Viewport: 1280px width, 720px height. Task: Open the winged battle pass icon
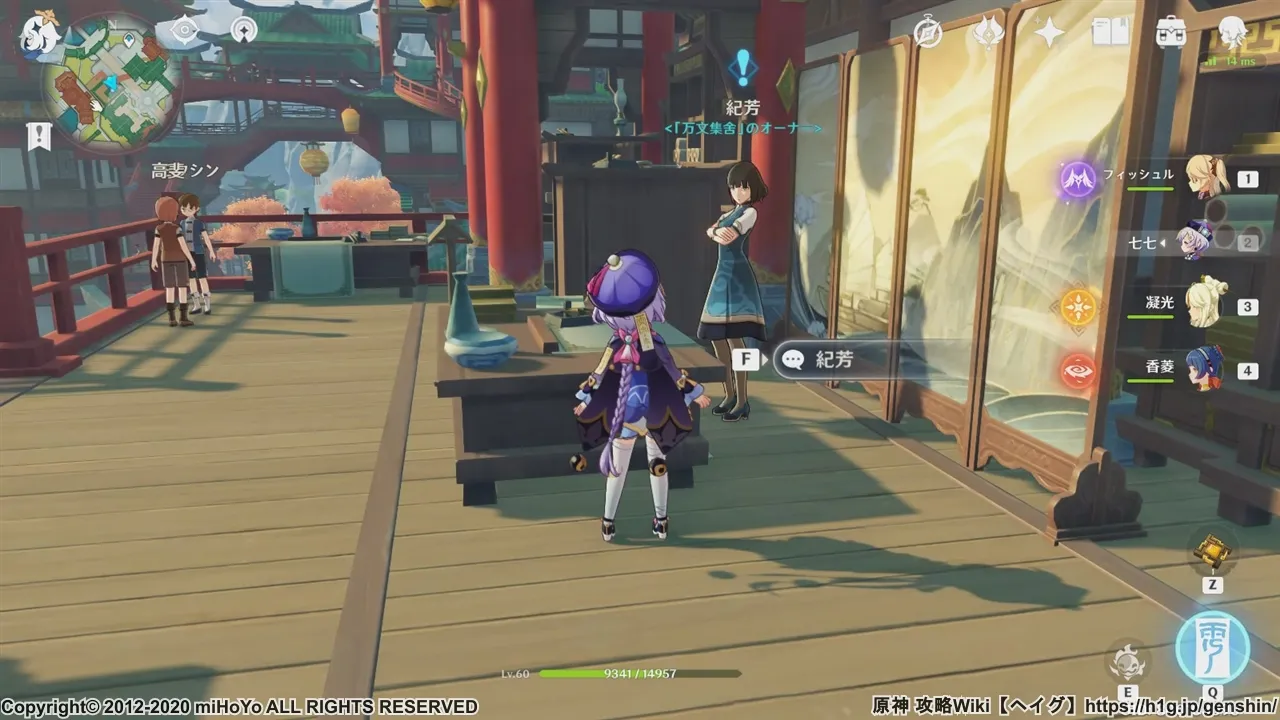[x=988, y=33]
